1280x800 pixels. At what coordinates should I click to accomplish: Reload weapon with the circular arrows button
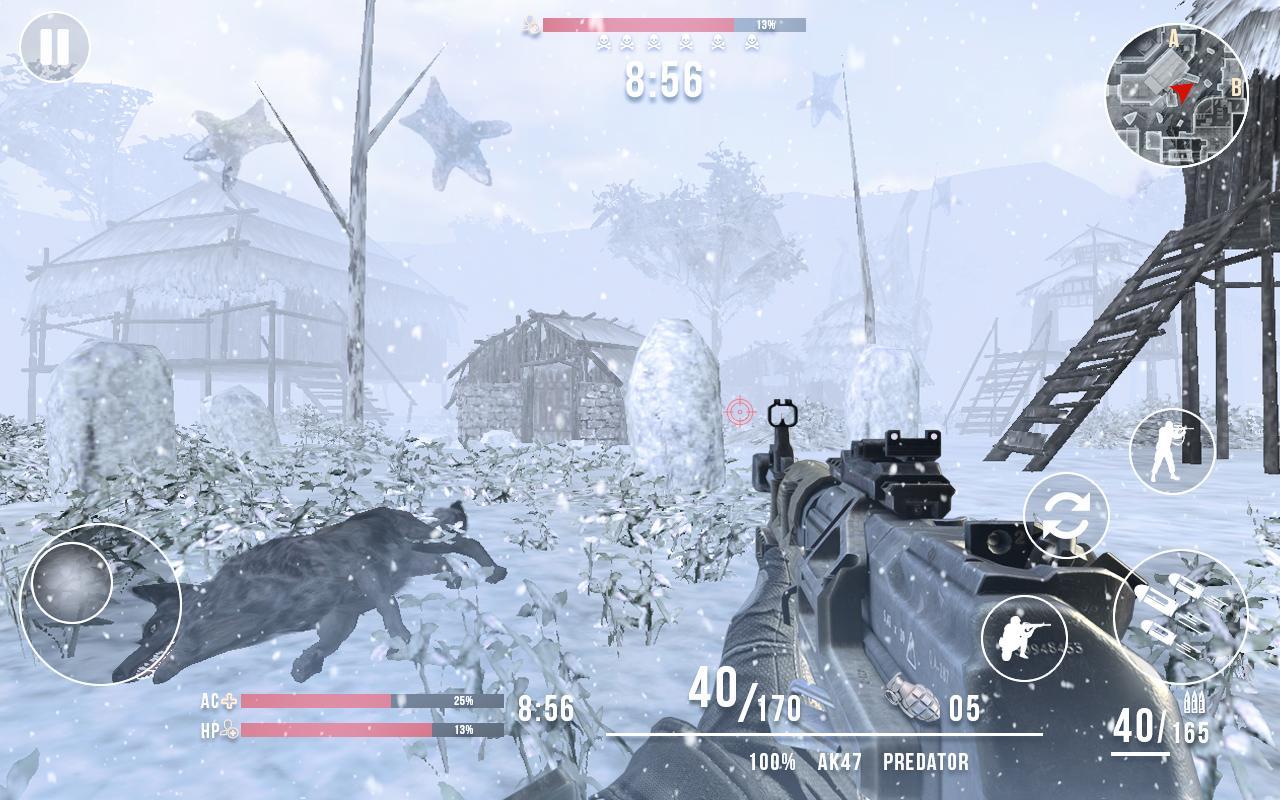pyautogui.click(x=1066, y=516)
